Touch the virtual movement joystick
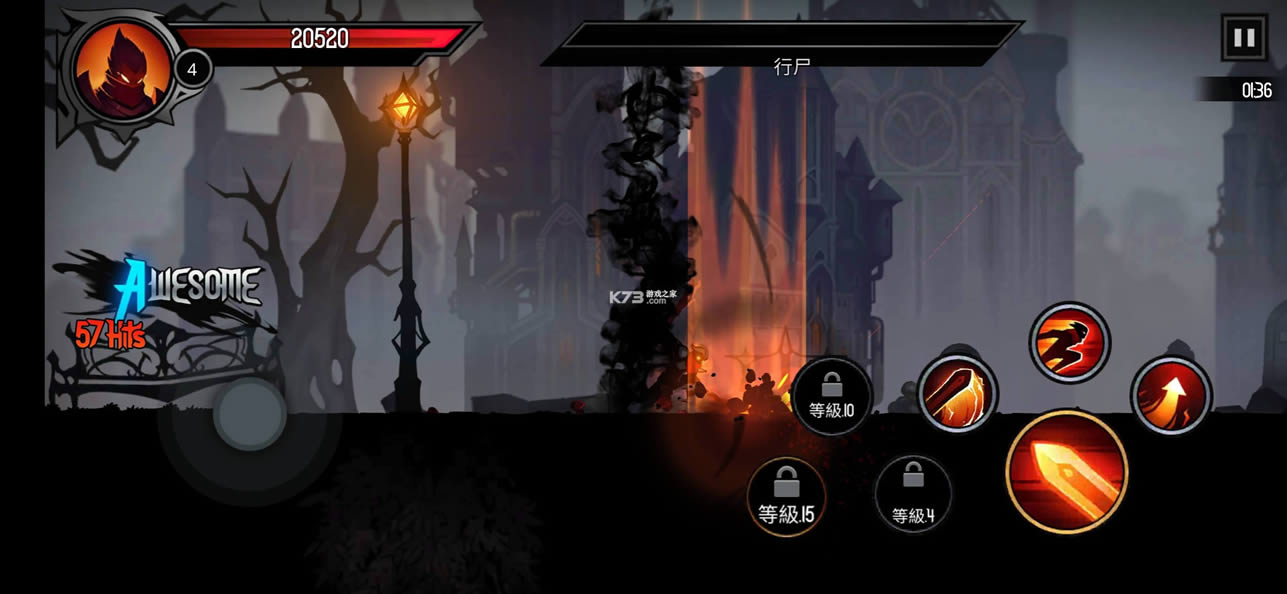The image size is (1287, 594). point(250,414)
